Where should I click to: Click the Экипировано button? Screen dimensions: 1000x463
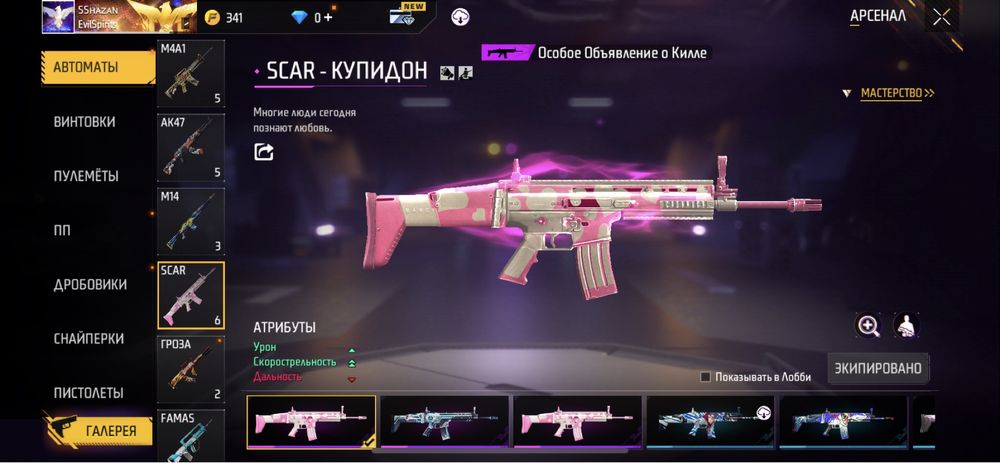pos(877,368)
